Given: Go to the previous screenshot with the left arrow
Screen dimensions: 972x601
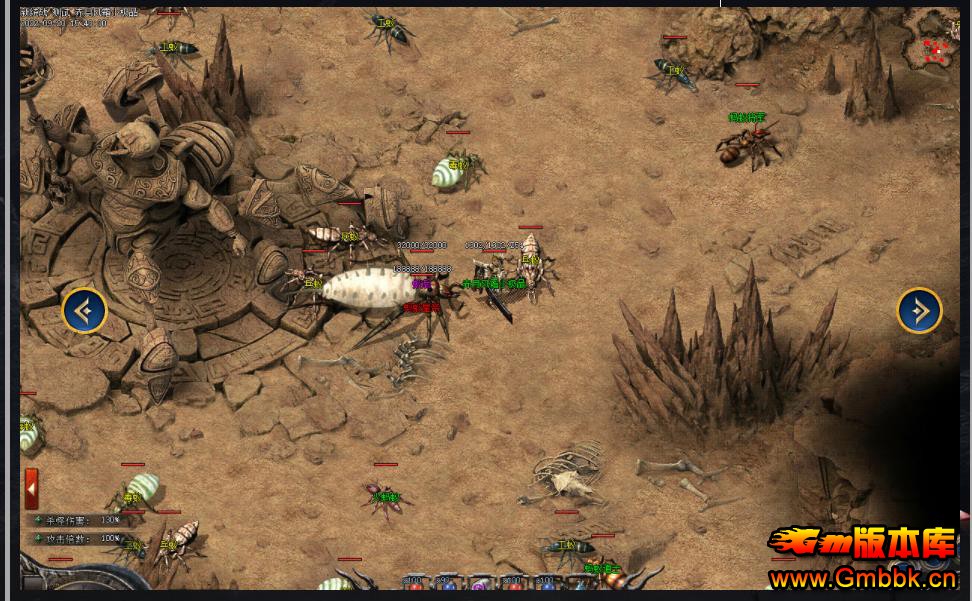Looking at the screenshot, I should pos(85,311).
